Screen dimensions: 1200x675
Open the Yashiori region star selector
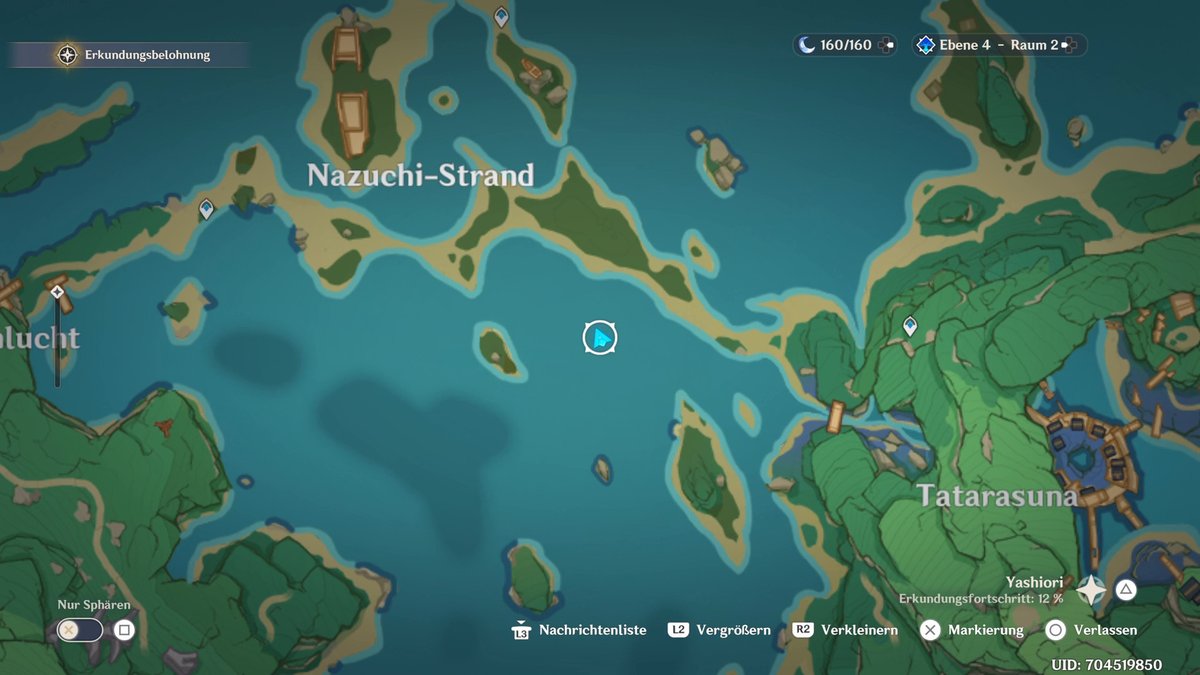[1091, 590]
